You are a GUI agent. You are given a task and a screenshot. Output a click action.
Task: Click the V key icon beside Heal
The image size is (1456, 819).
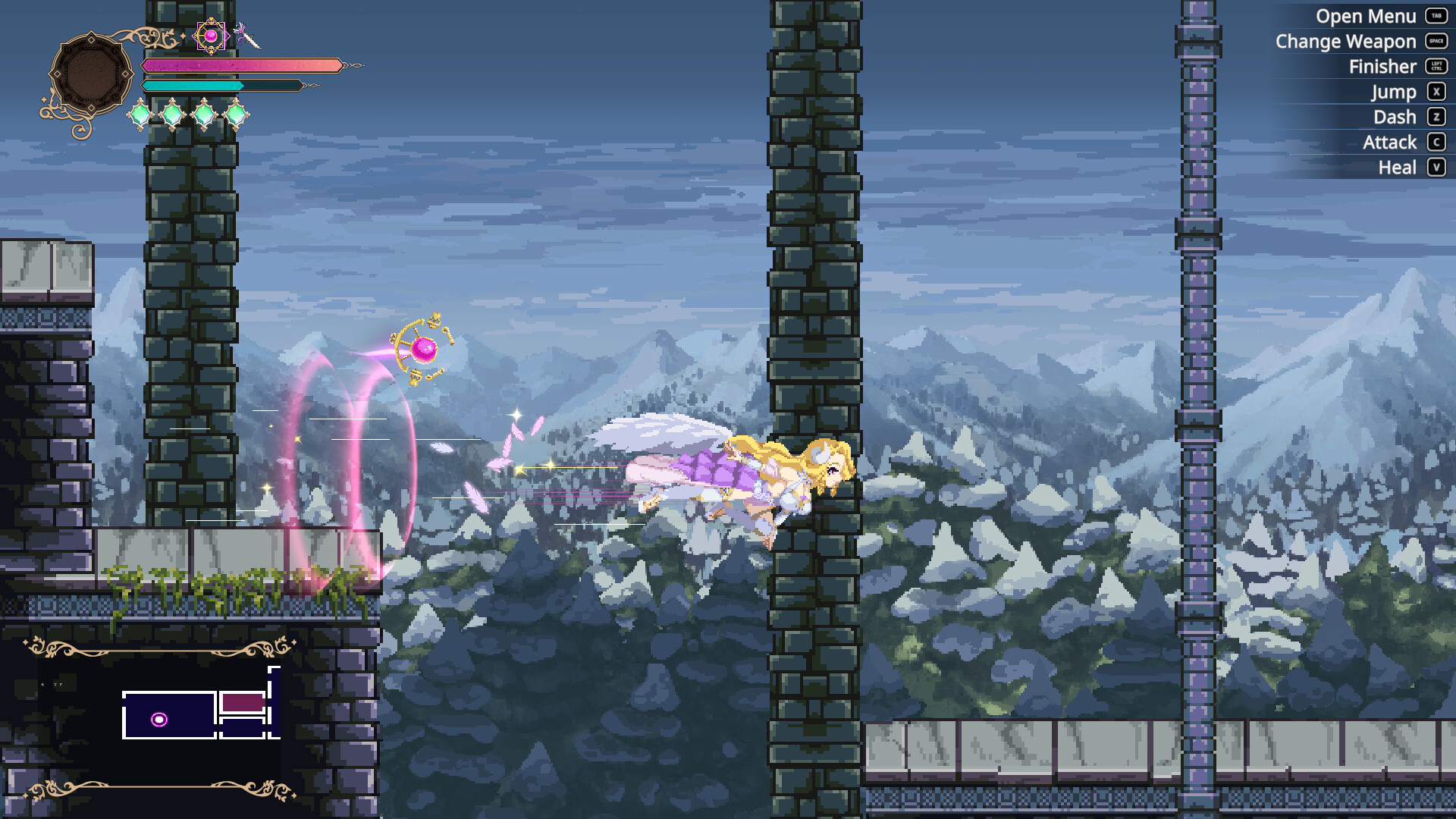[1436, 167]
